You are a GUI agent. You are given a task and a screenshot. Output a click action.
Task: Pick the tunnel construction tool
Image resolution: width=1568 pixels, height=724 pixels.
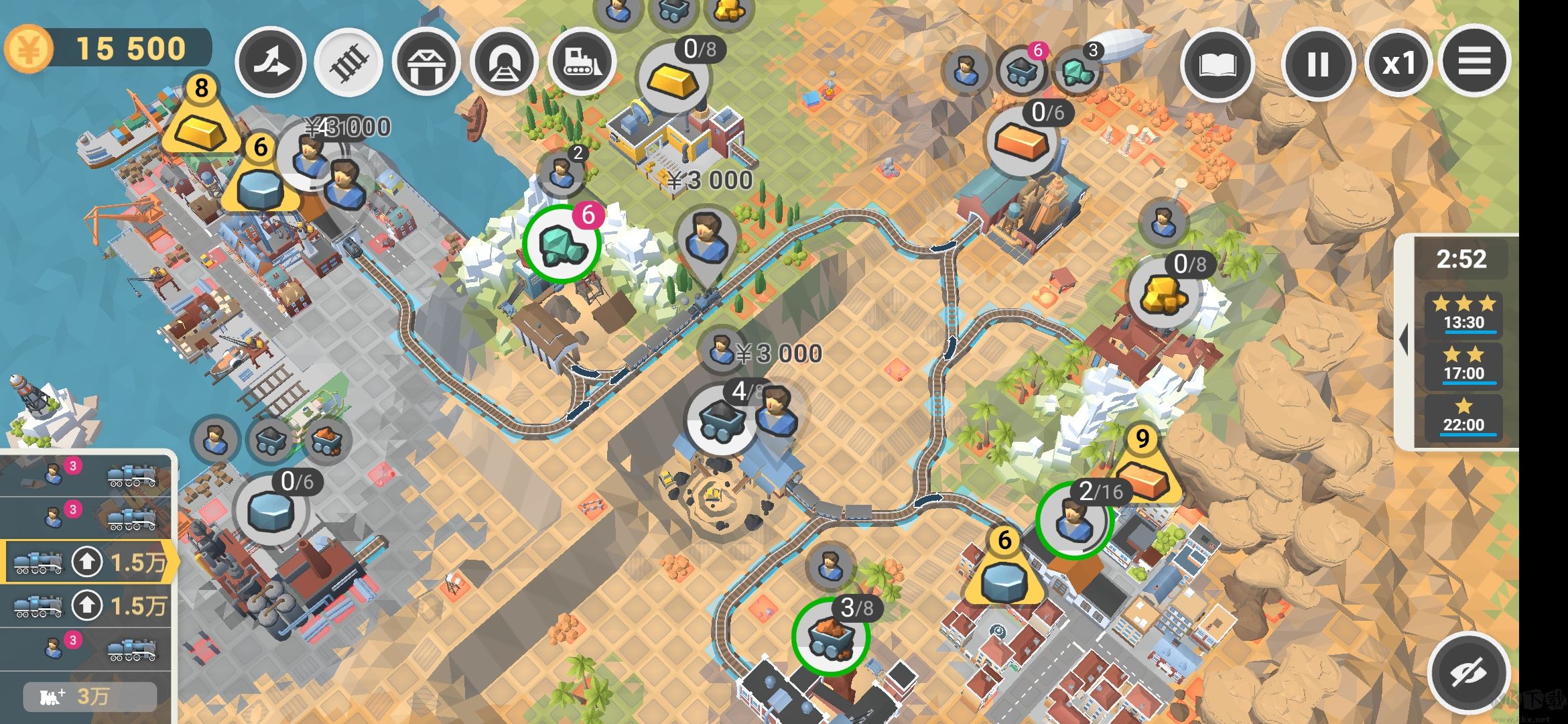pos(504,62)
